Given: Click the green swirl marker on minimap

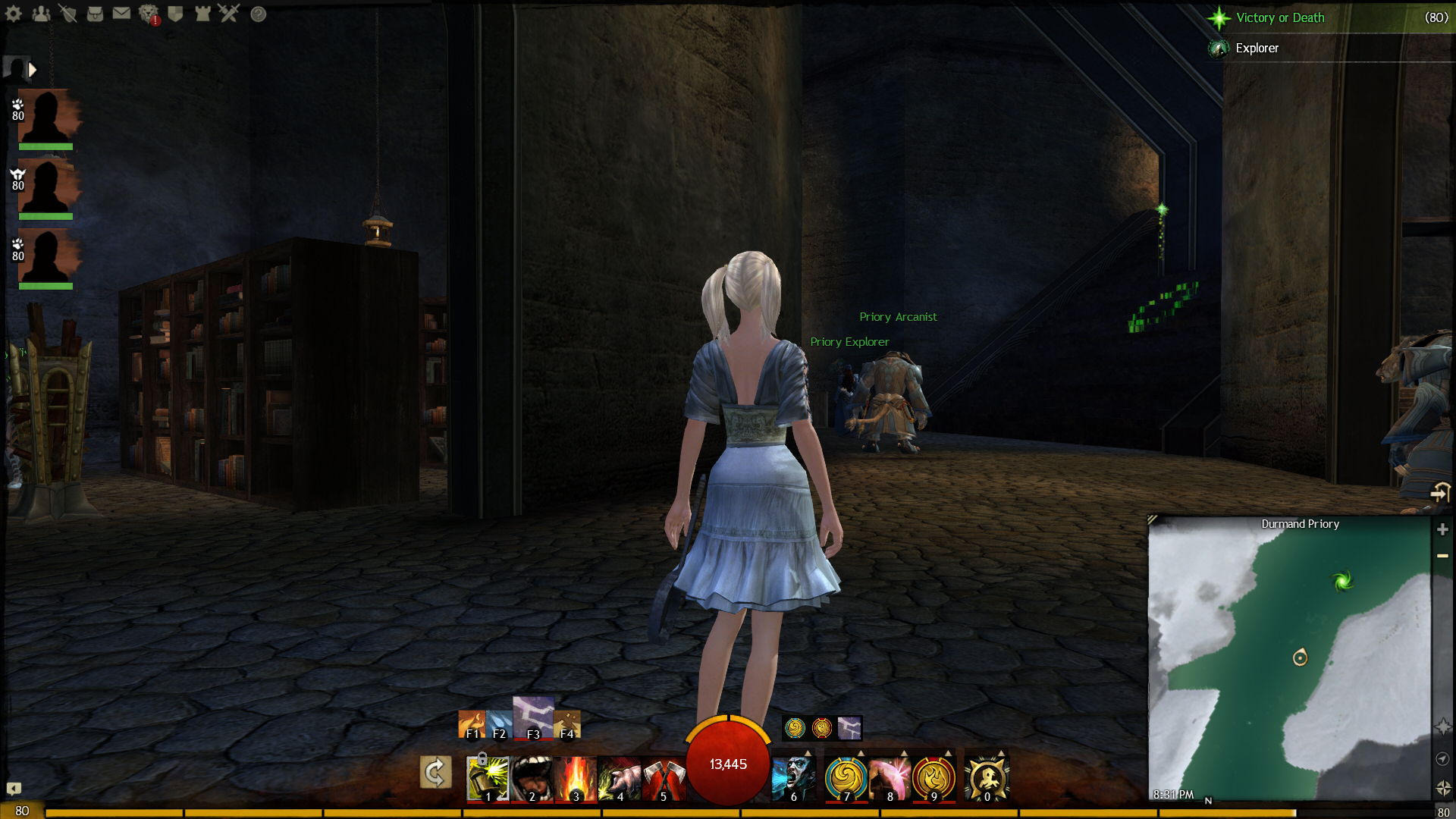Looking at the screenshot, I should 1342,582.
